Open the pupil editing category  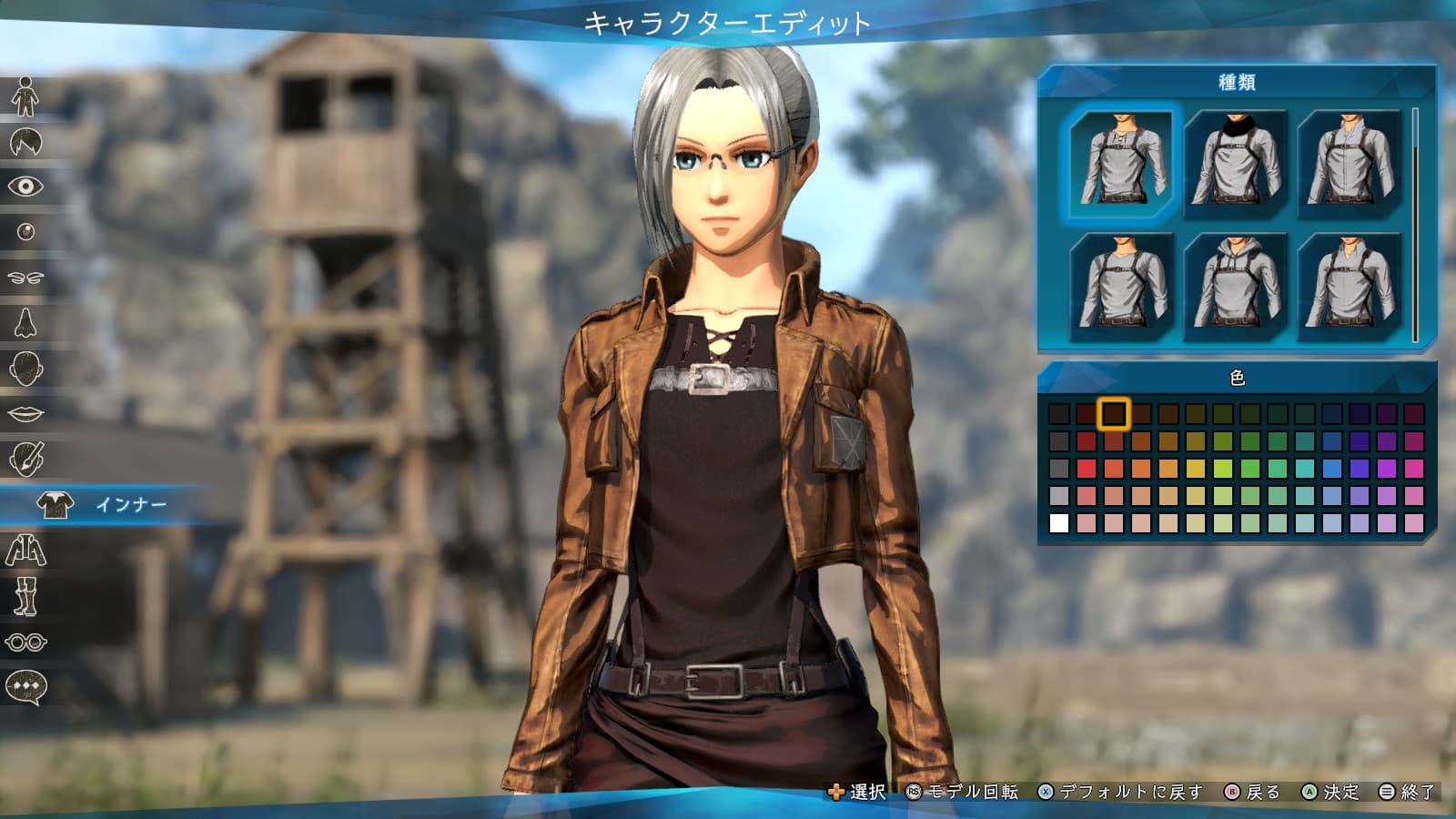point(25,232)
